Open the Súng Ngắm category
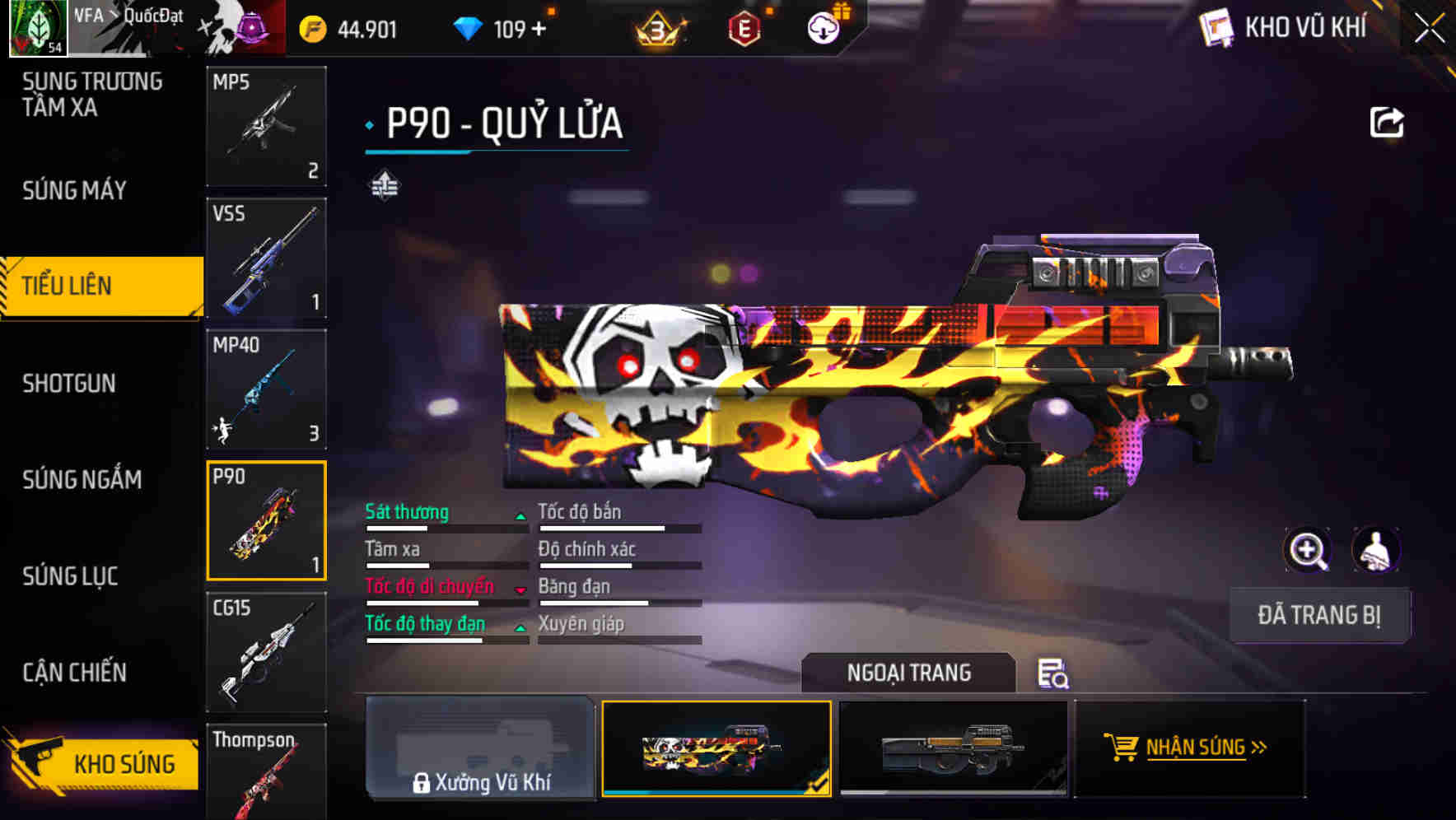 point(81,480)
